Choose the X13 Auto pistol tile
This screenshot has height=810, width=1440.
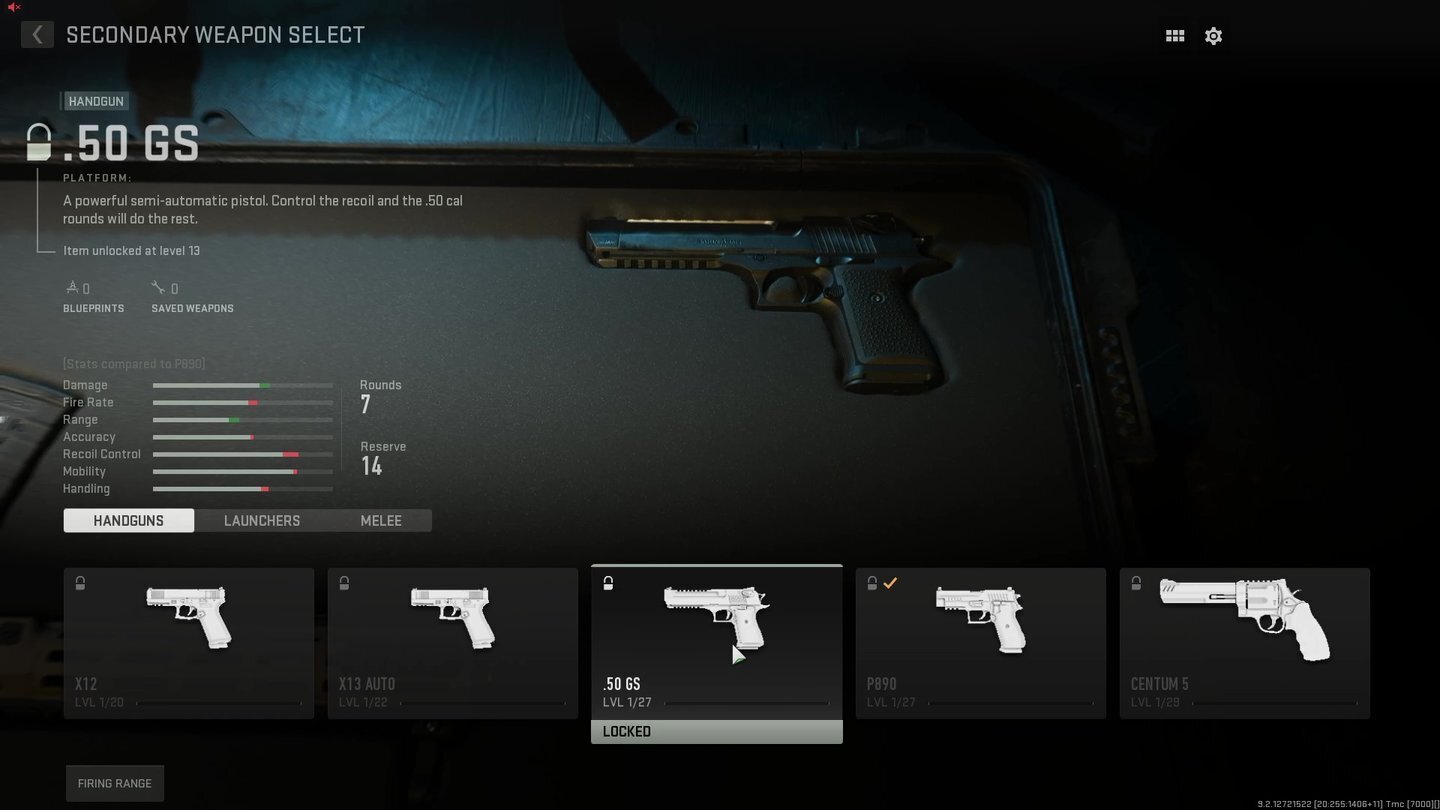tap(453, 642)
